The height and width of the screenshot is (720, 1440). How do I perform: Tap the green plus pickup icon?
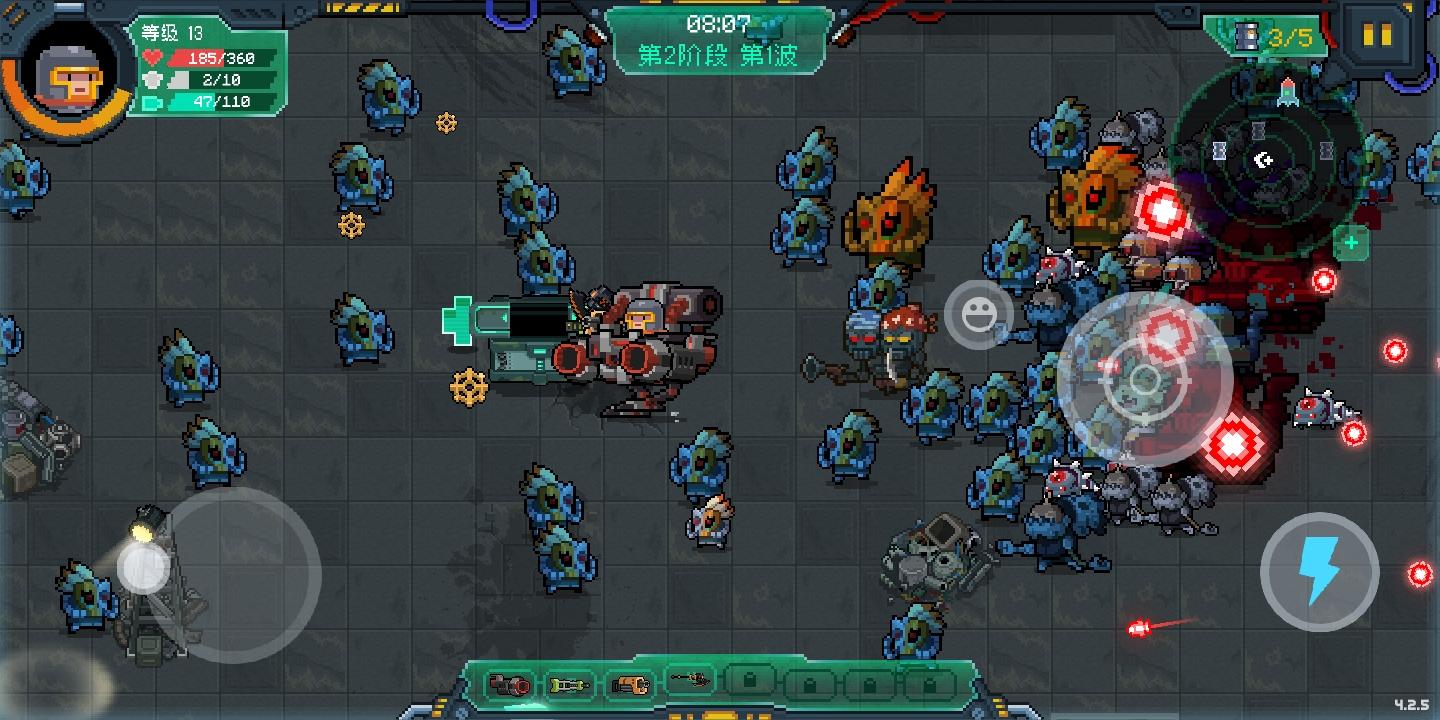tap(1353, 242)
